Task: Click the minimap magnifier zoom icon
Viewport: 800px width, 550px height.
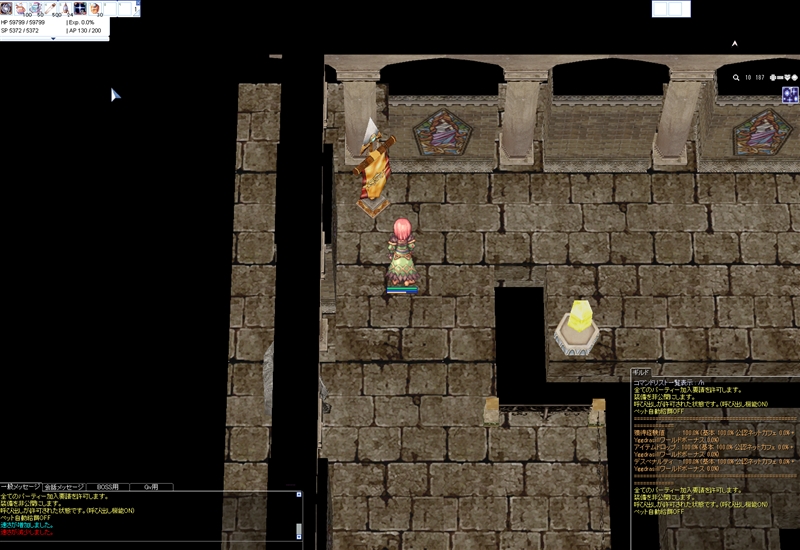Action: [736, 77]
